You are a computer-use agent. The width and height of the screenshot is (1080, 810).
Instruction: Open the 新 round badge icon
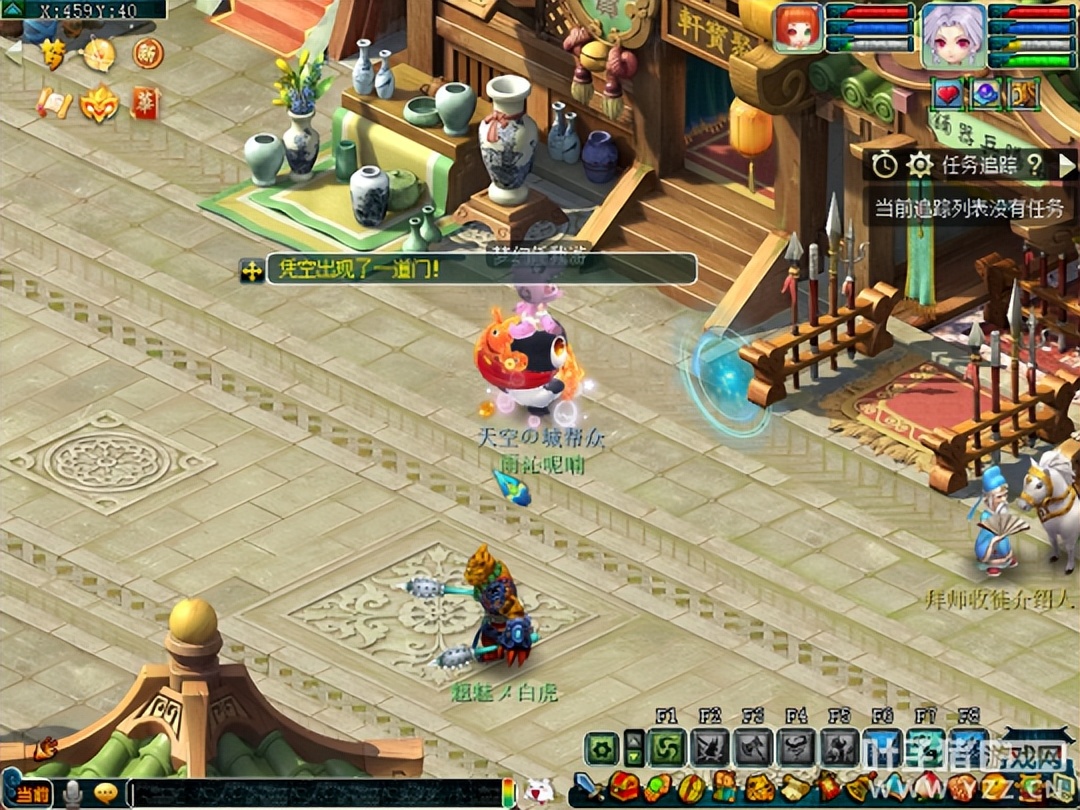coord(148,52)
